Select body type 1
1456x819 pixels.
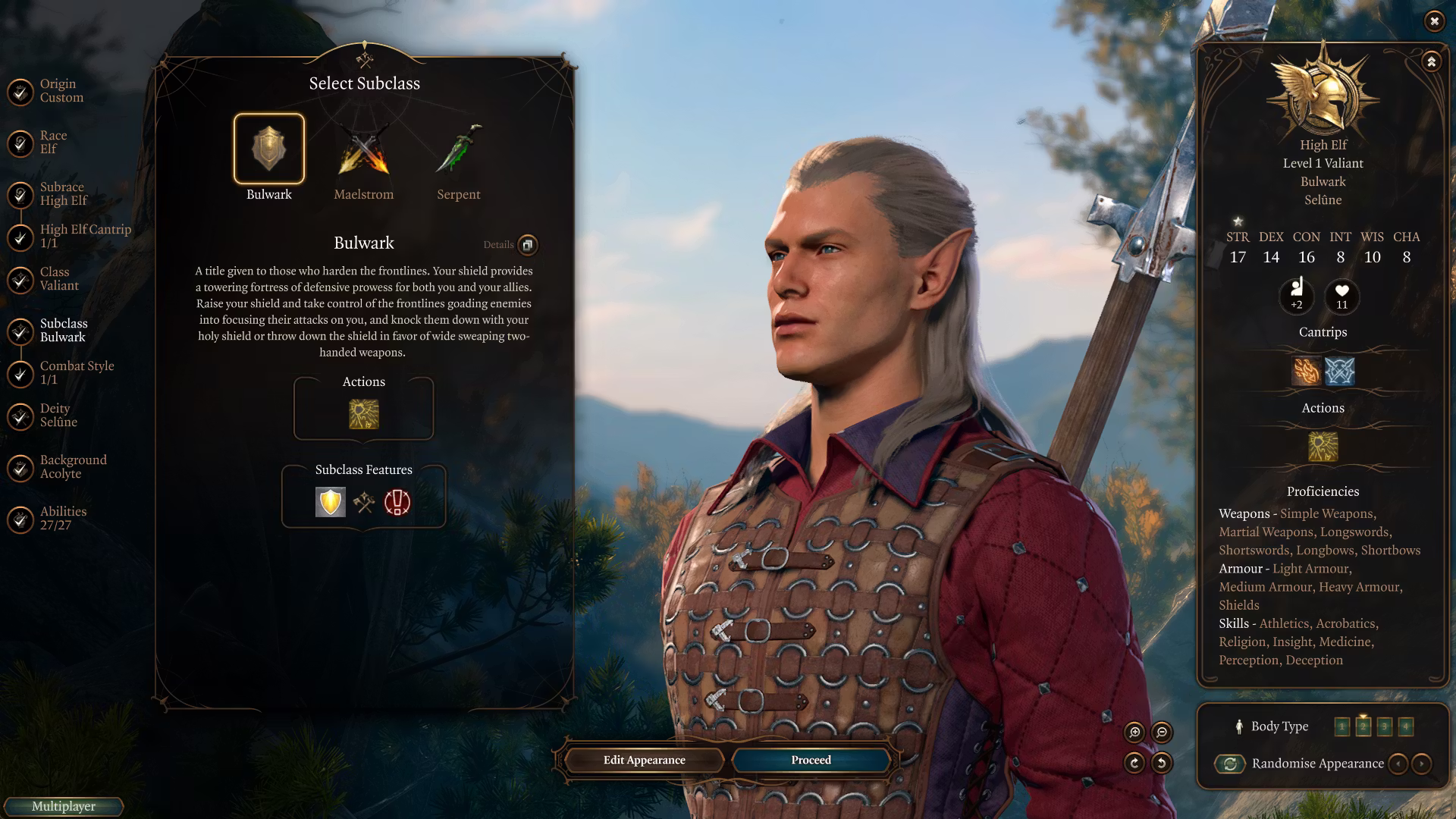pos(1341,726)
